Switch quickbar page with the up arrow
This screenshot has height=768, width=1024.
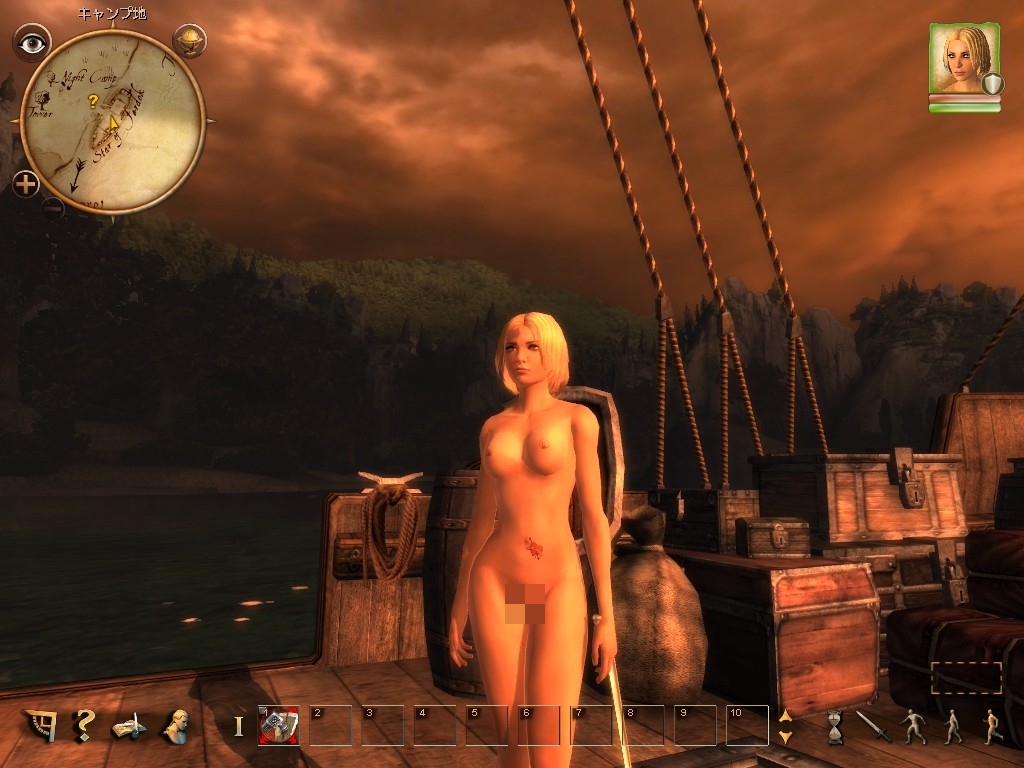[x=785, y=715]
